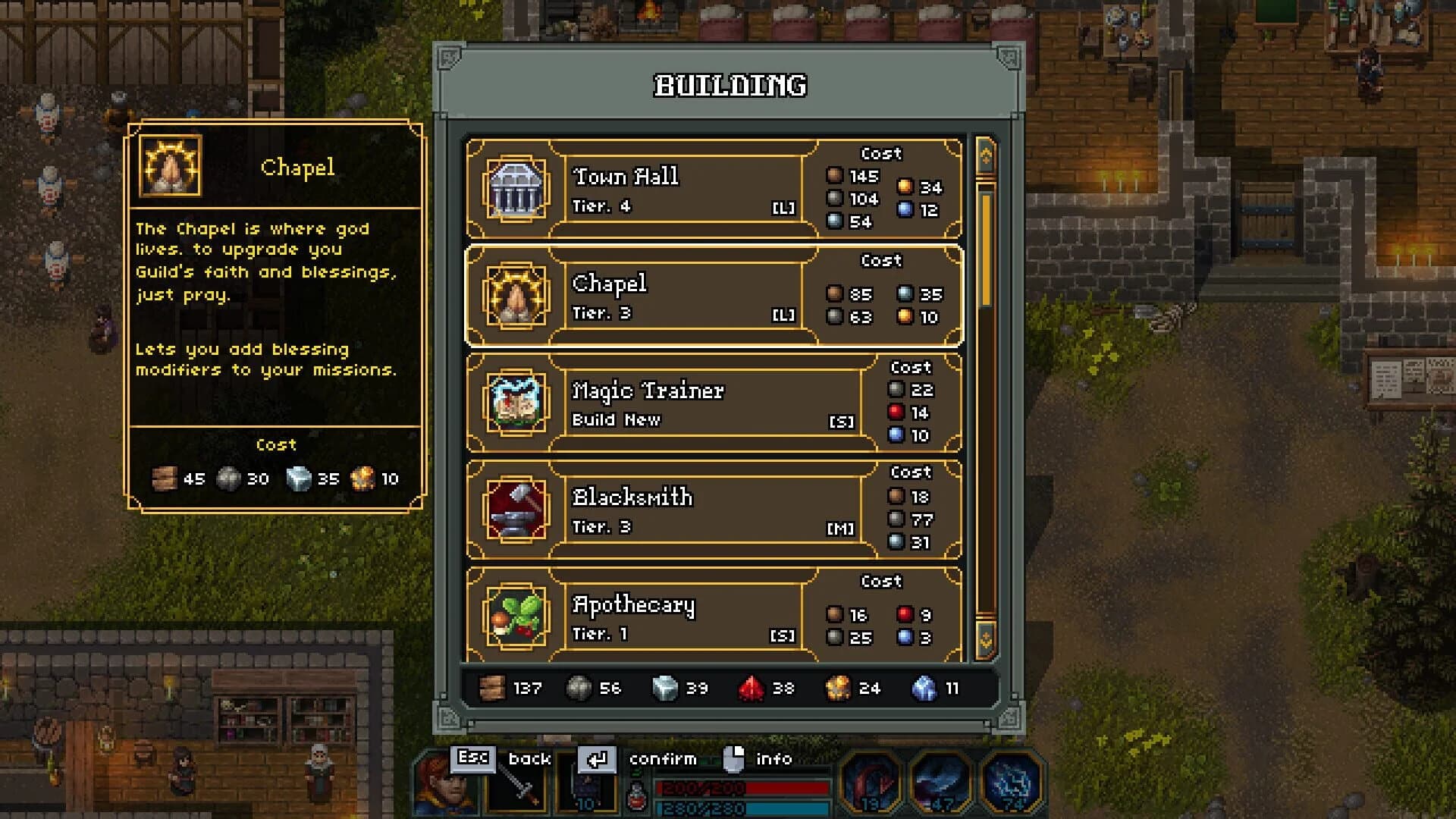Click the stone resource icon at the bottom

[x=580, y=689]
